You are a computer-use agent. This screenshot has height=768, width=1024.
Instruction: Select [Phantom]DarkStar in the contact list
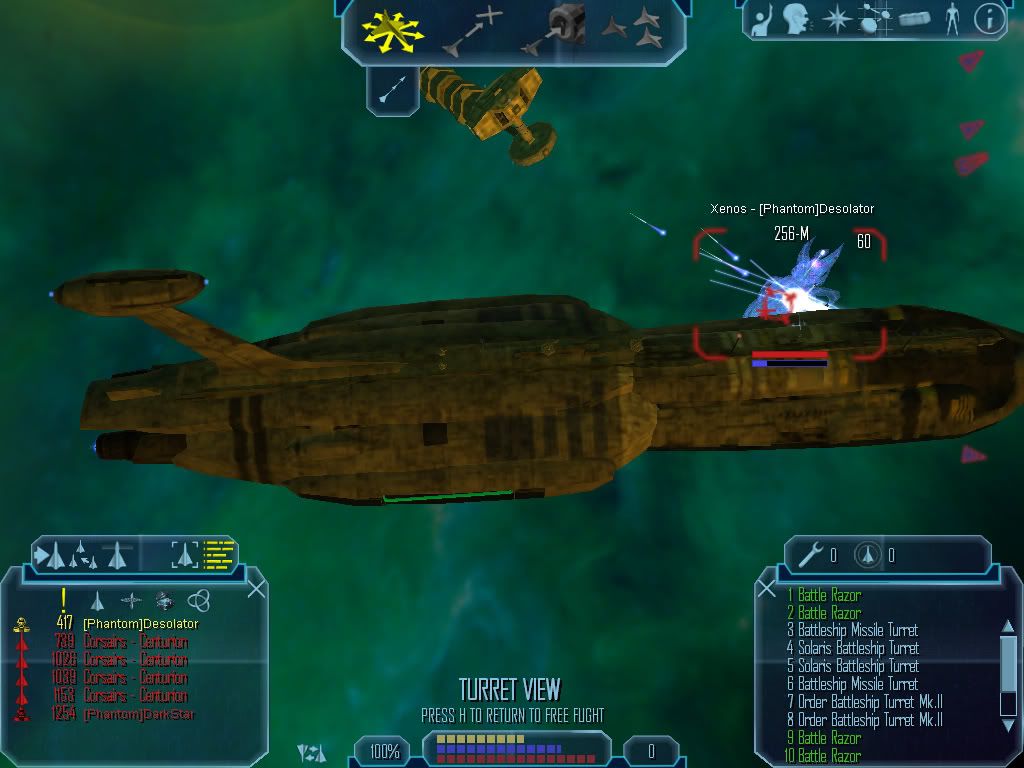point(138,714)
